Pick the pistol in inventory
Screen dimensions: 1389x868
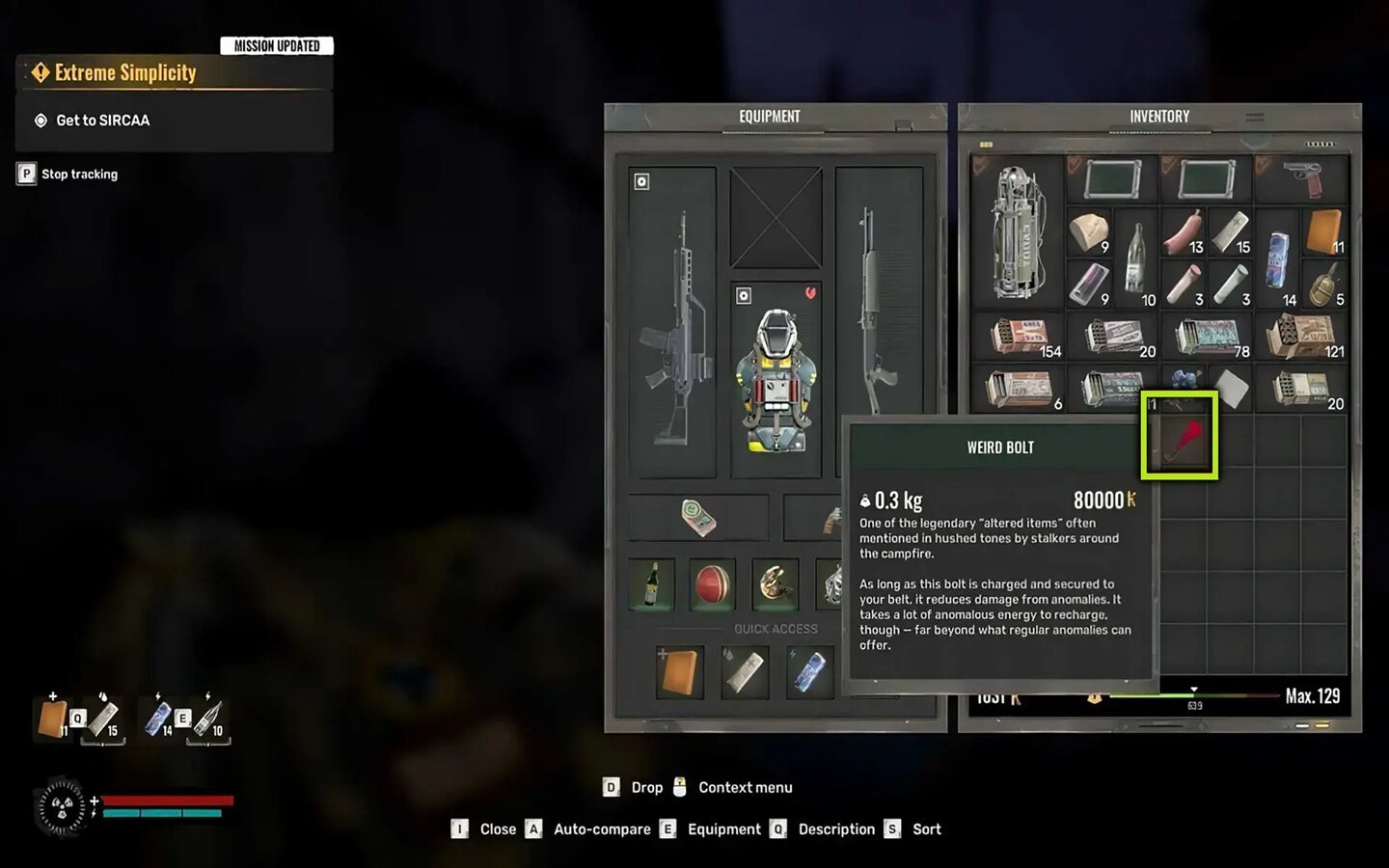tap(1302, 178)
